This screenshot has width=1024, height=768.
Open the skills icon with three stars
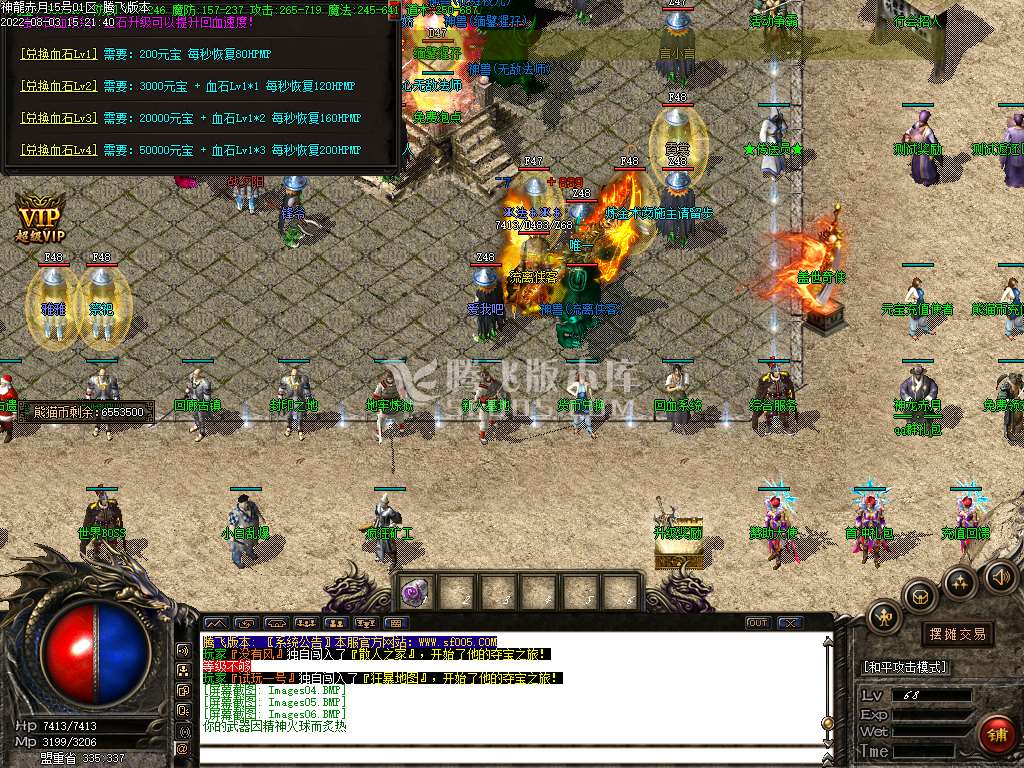[960, 581]
